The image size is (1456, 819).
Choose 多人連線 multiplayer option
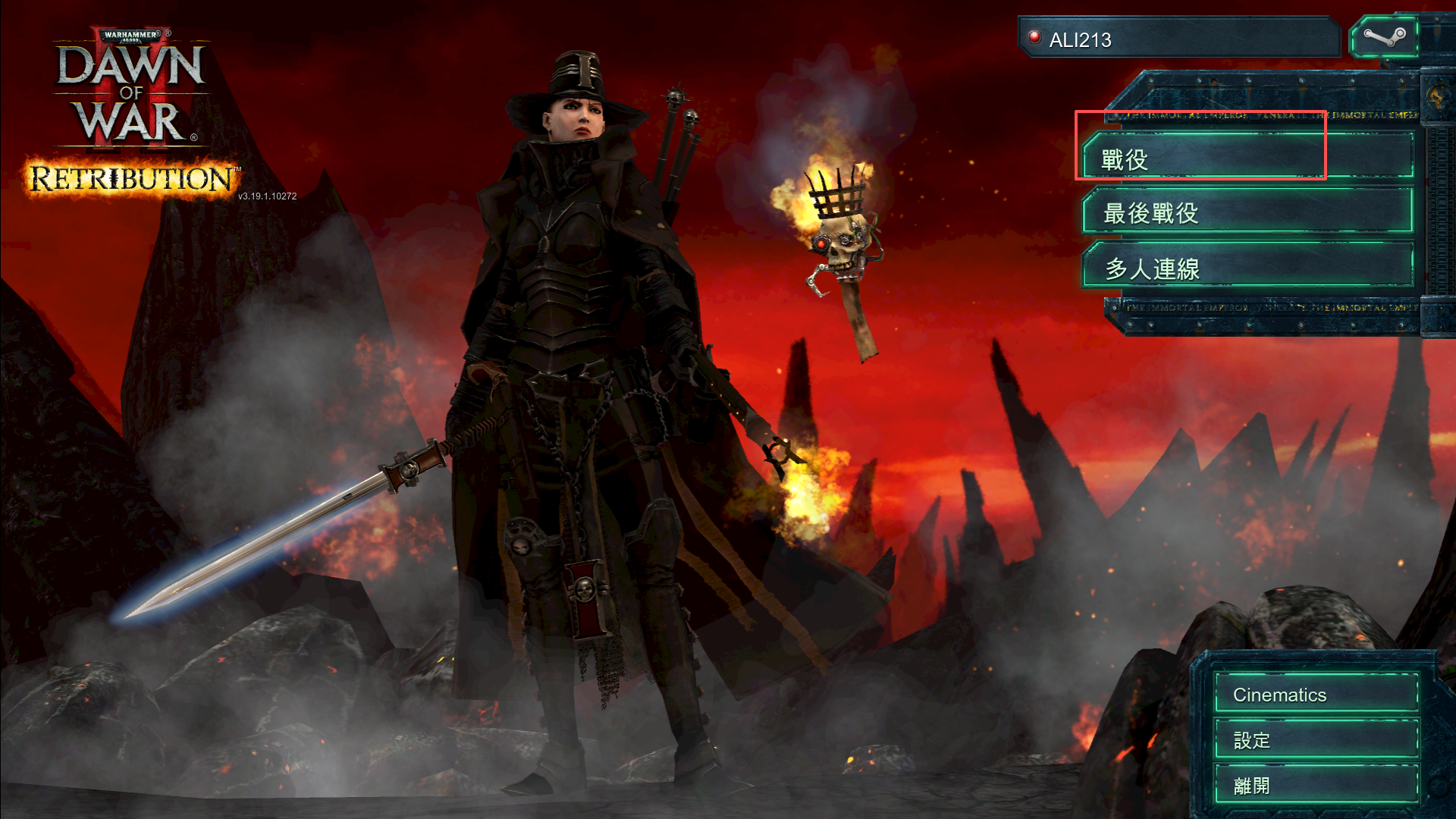click(x=1247, y=268)
